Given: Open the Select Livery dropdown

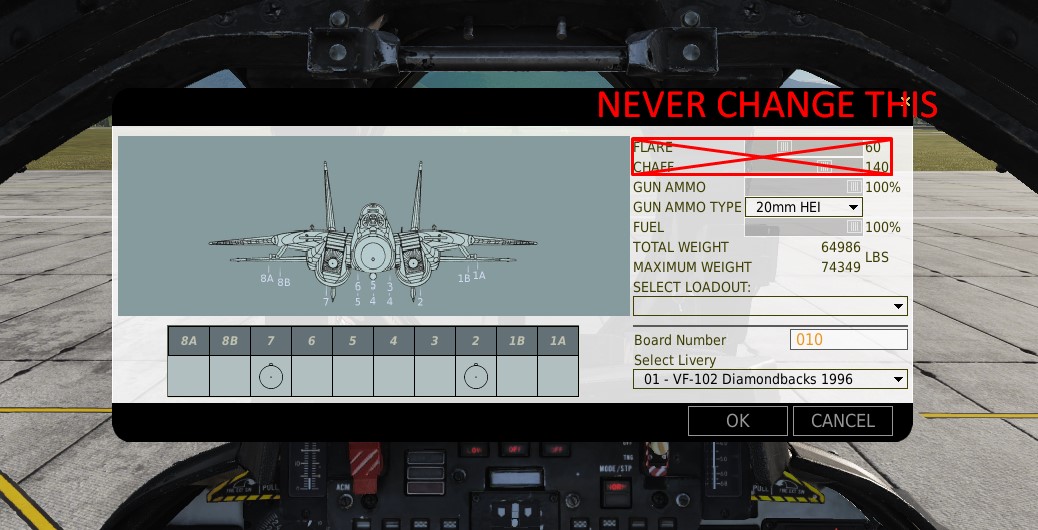Looking at the screenshot, I should pos(770,379).
